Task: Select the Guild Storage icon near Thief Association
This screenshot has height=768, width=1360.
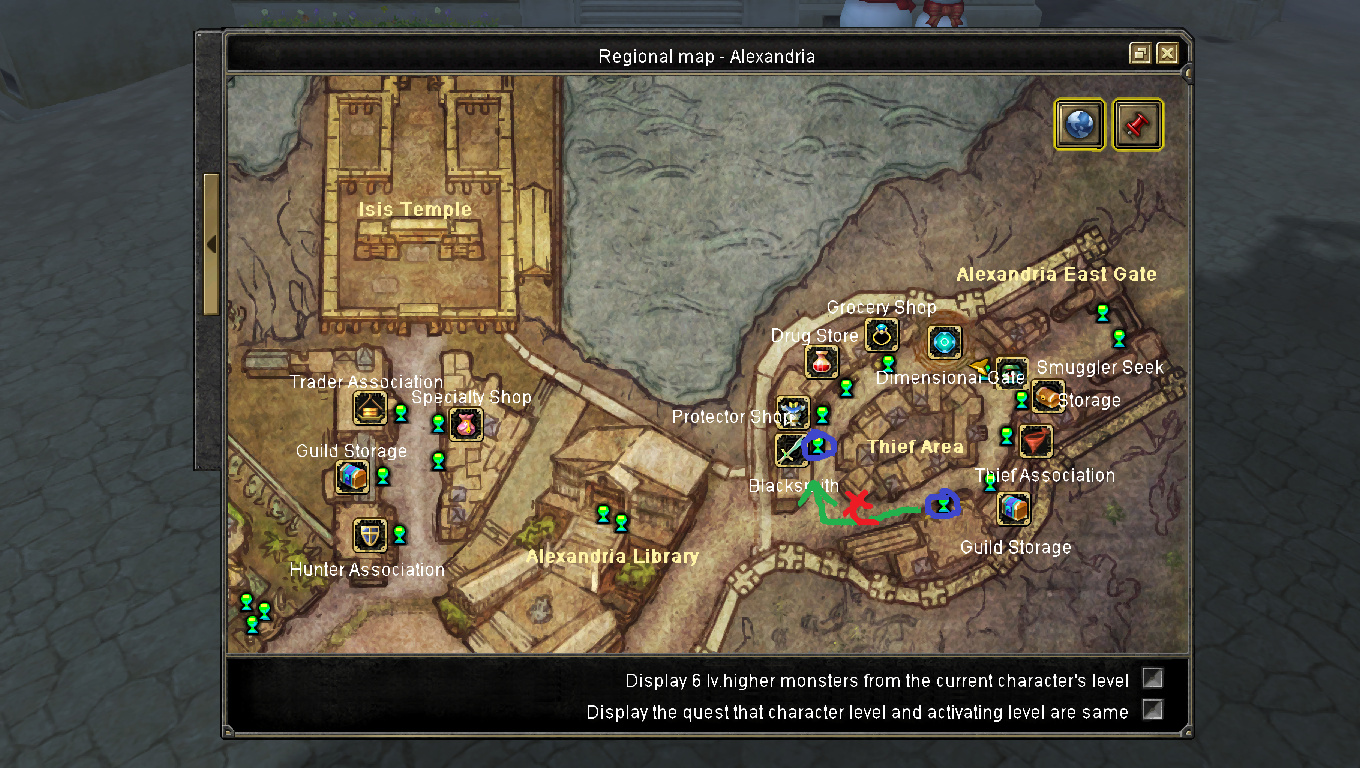Action: (1014, 508)
